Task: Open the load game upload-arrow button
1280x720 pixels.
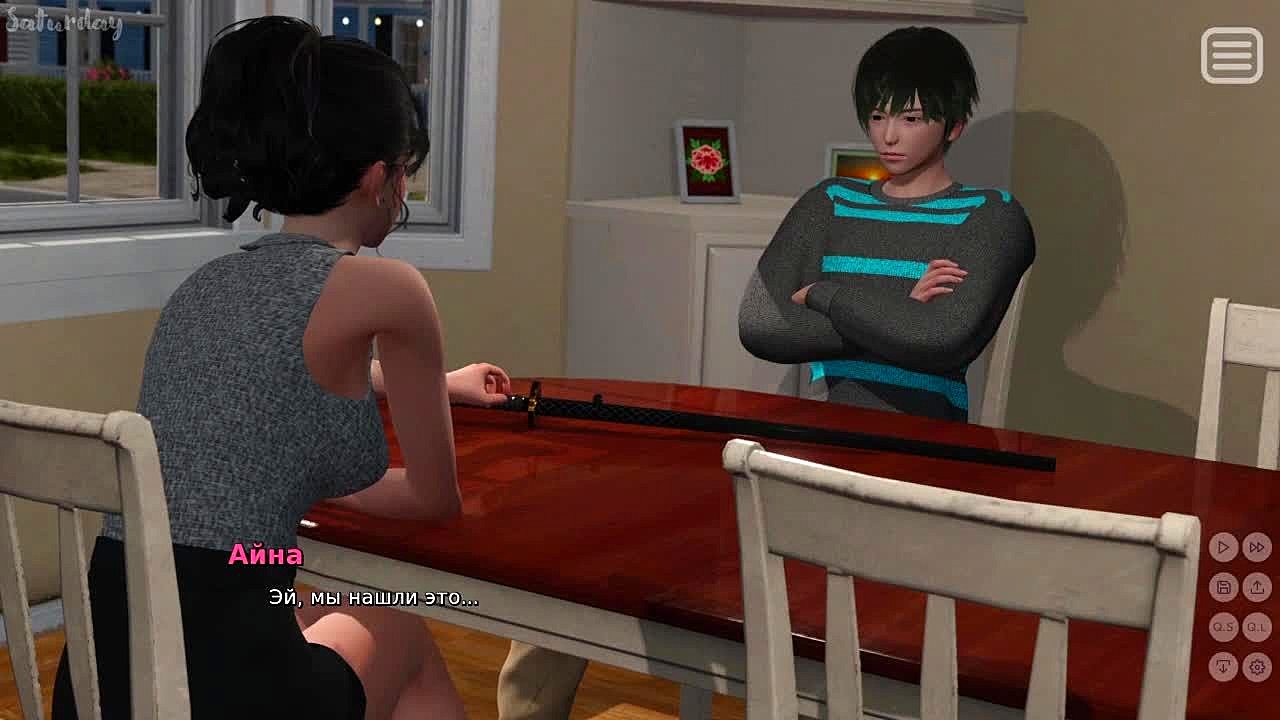Action: pos(1257,587)
